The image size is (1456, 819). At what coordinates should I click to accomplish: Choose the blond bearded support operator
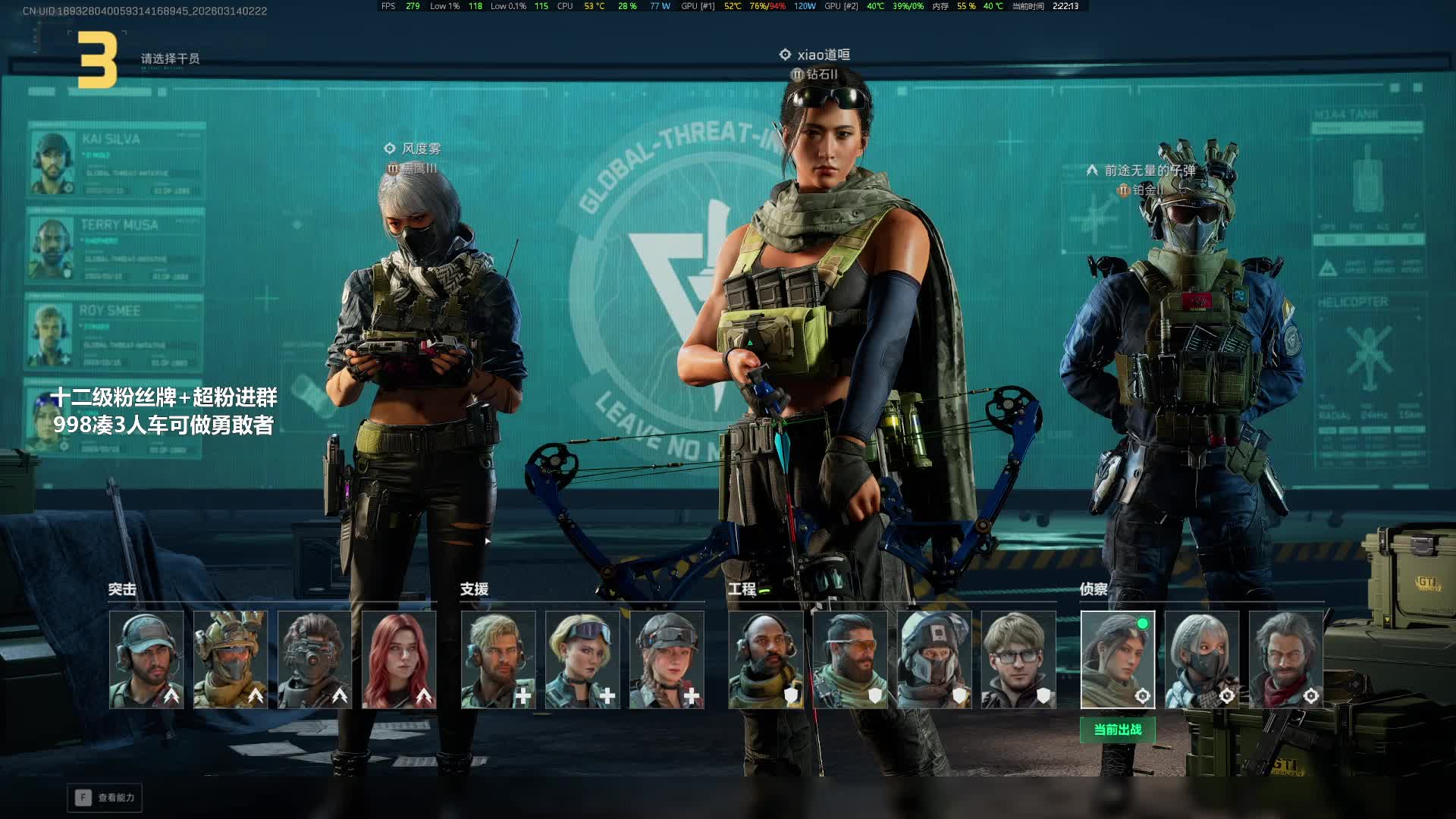point(498,660)
